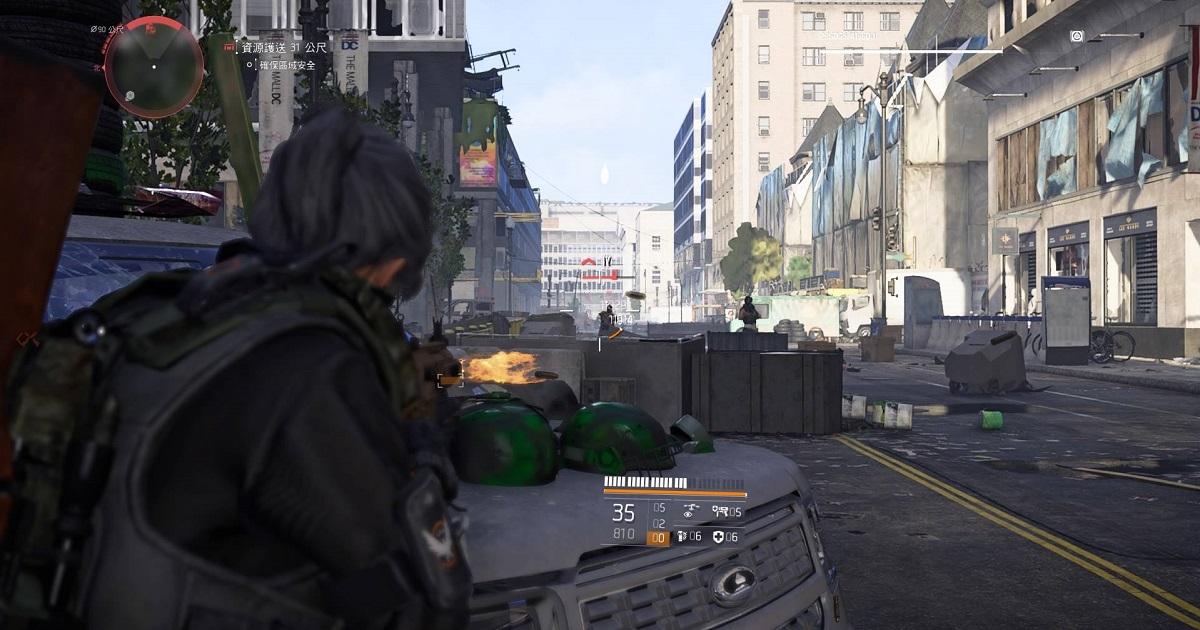The width and height of the screenshot is (1200, 630).
Task: Select the grenade icon
Action: pyautogui.click(x=683, y=537)
